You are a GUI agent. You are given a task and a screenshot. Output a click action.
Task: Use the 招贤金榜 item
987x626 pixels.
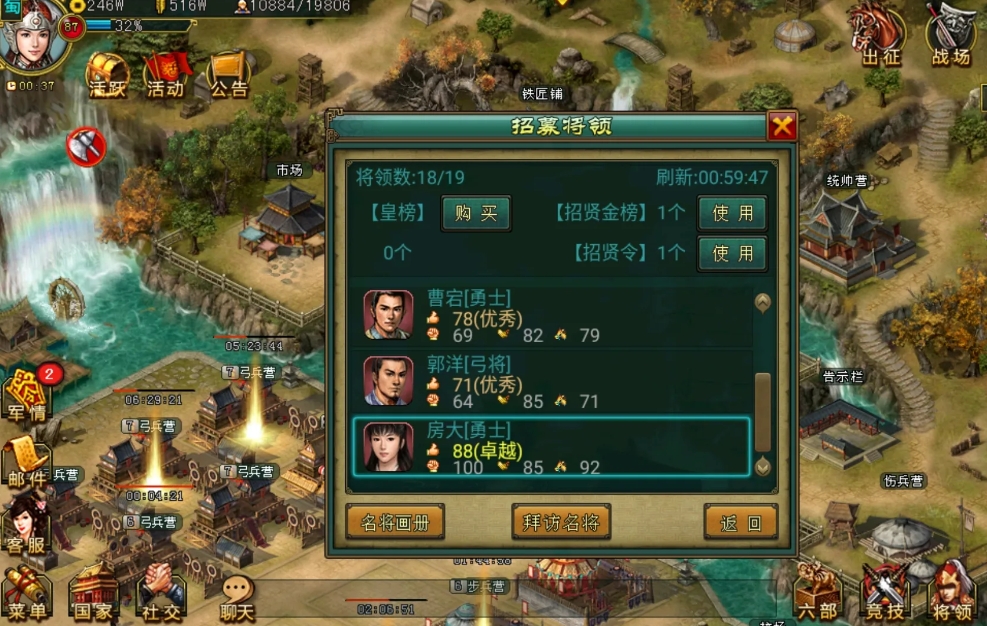tap(732, 214)
